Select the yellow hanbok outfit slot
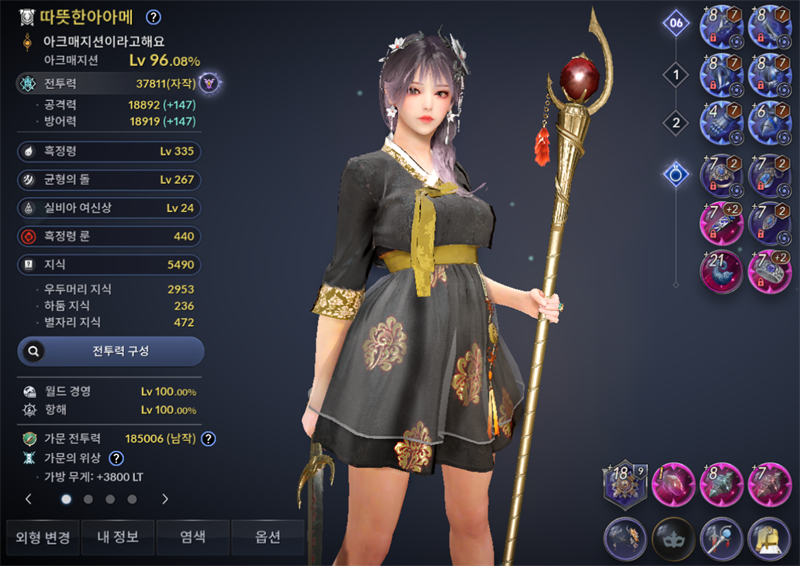The width and height of the screenshot is (800, 566). click(769, 539)
